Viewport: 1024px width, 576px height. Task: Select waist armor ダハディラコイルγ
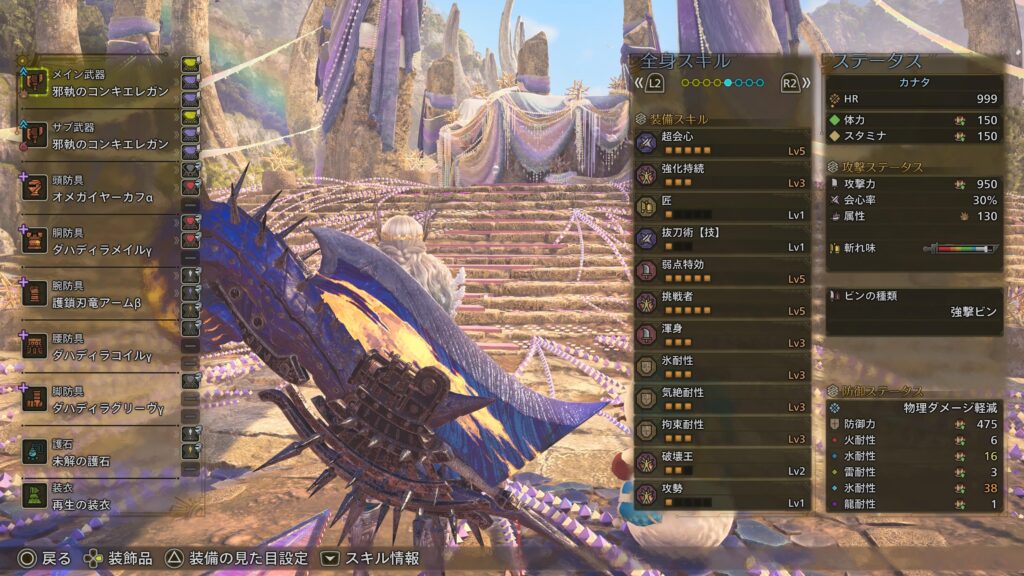pyautogui.click(x=100, y=348)
